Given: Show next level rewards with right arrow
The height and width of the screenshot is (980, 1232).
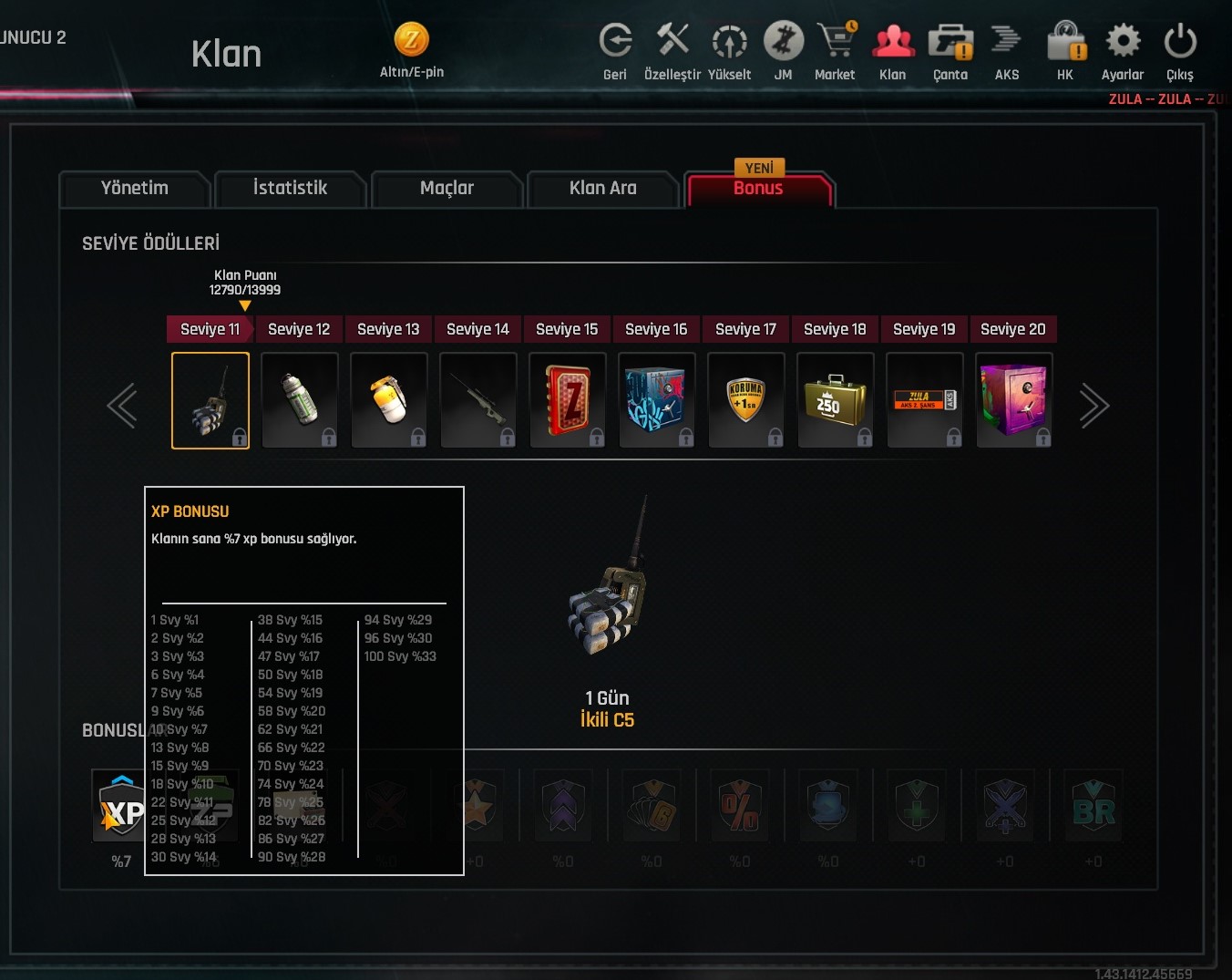Looking at the screenshot, I should [x=1093, y=406].
